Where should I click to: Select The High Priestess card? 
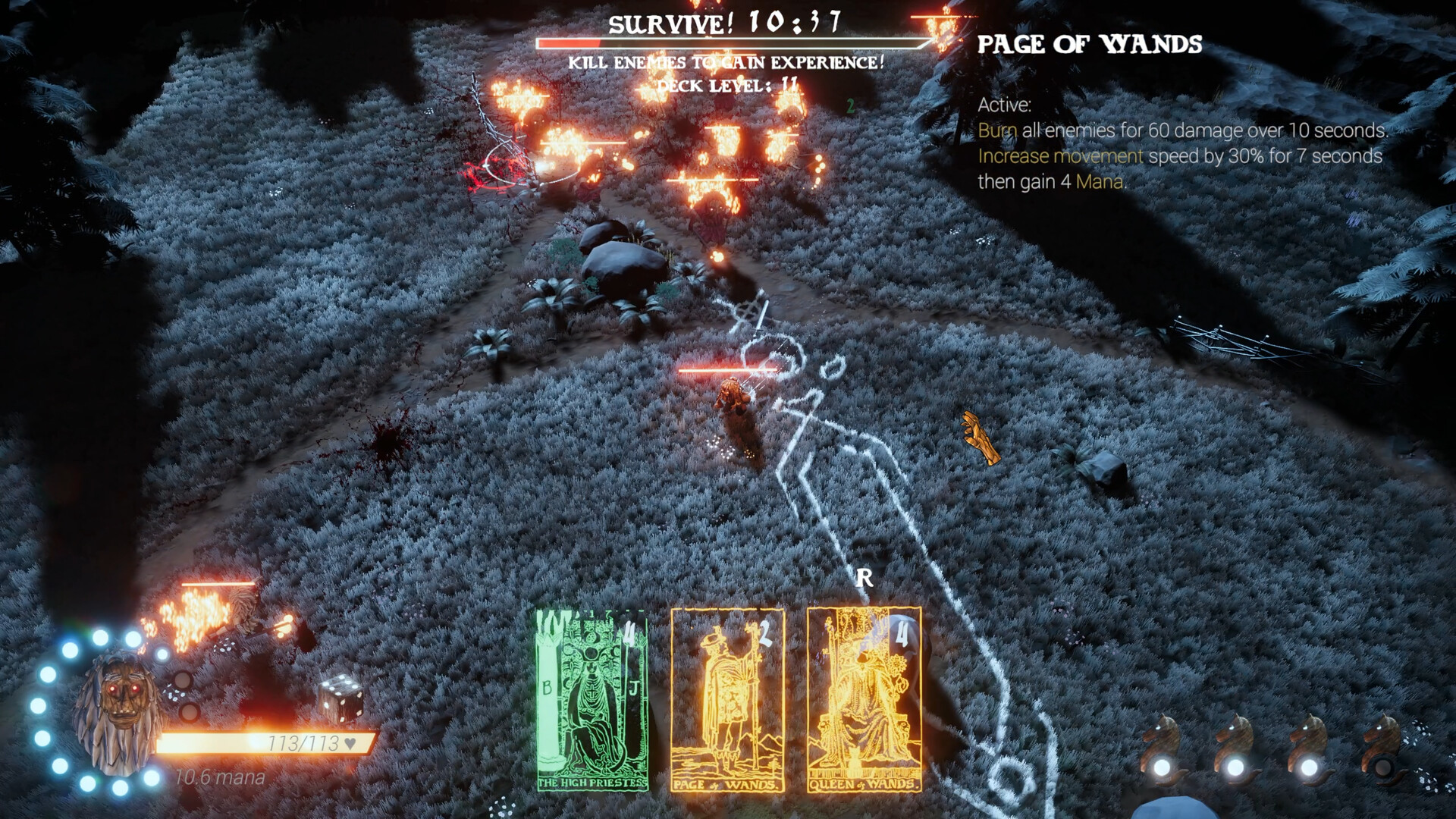592,700
